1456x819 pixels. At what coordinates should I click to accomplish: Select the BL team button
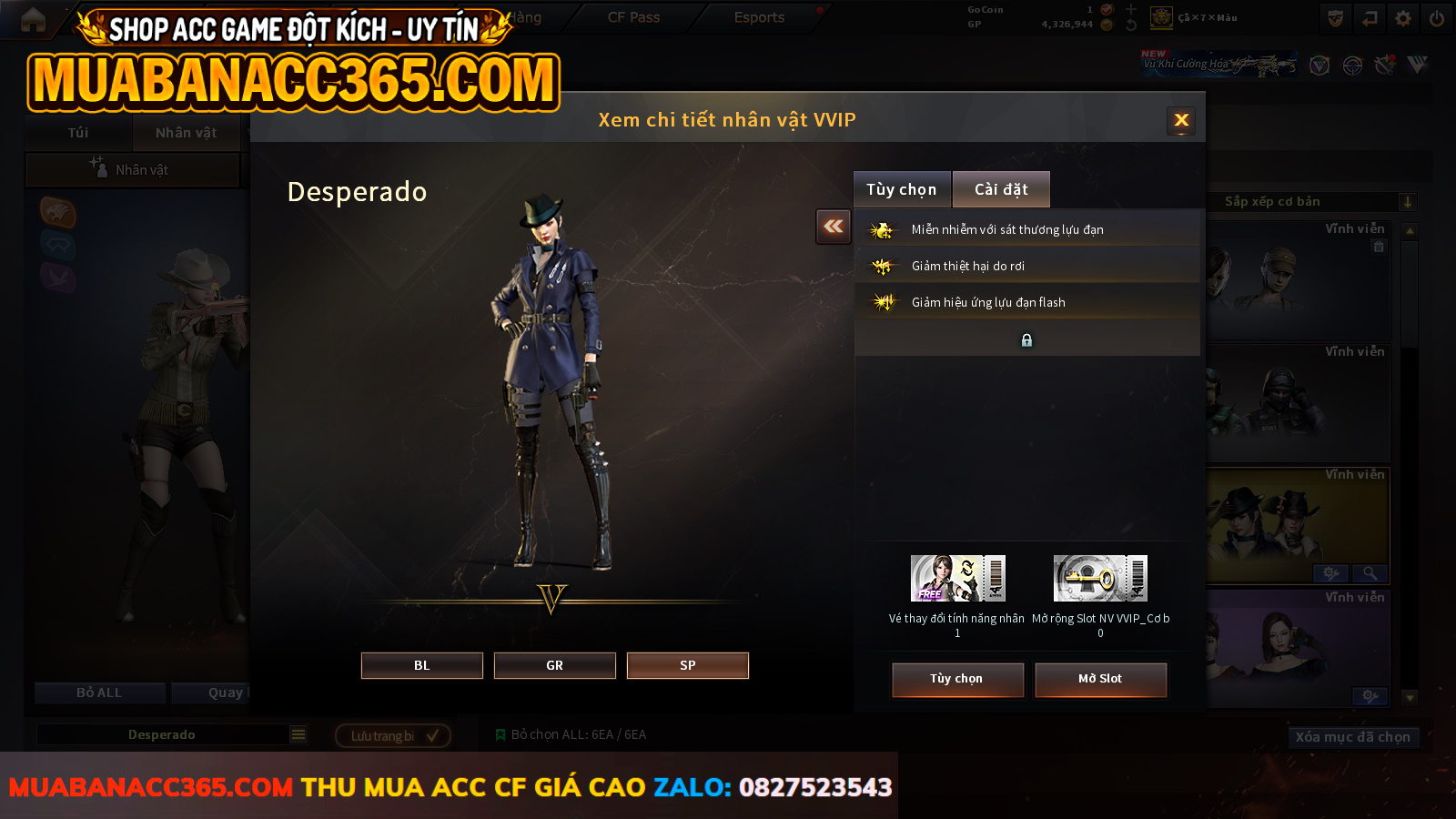(x=421, y=665)
